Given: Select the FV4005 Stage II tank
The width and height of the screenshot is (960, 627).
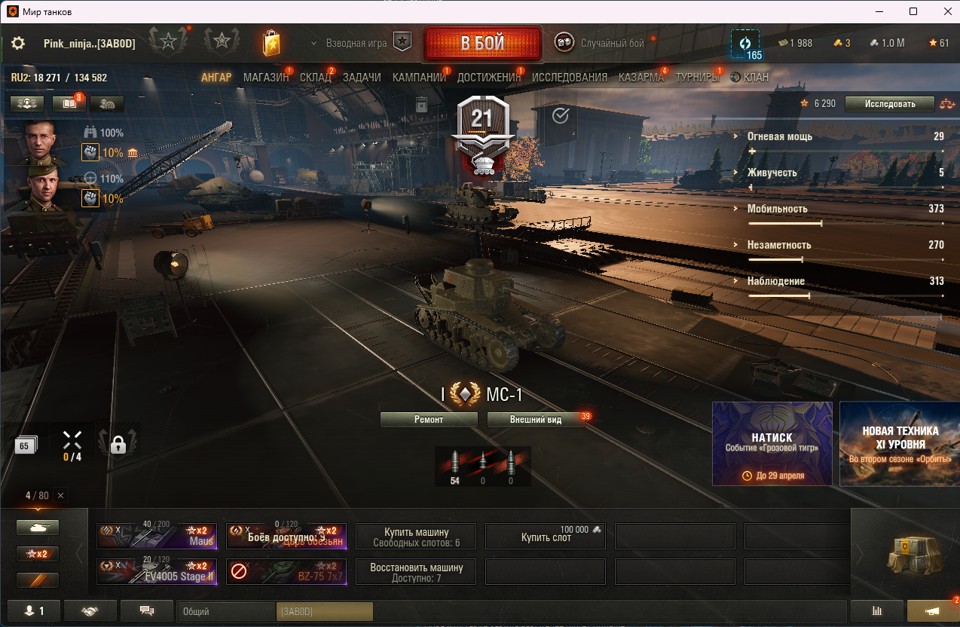Looking at the screenshot, I should tap(156, 571).
